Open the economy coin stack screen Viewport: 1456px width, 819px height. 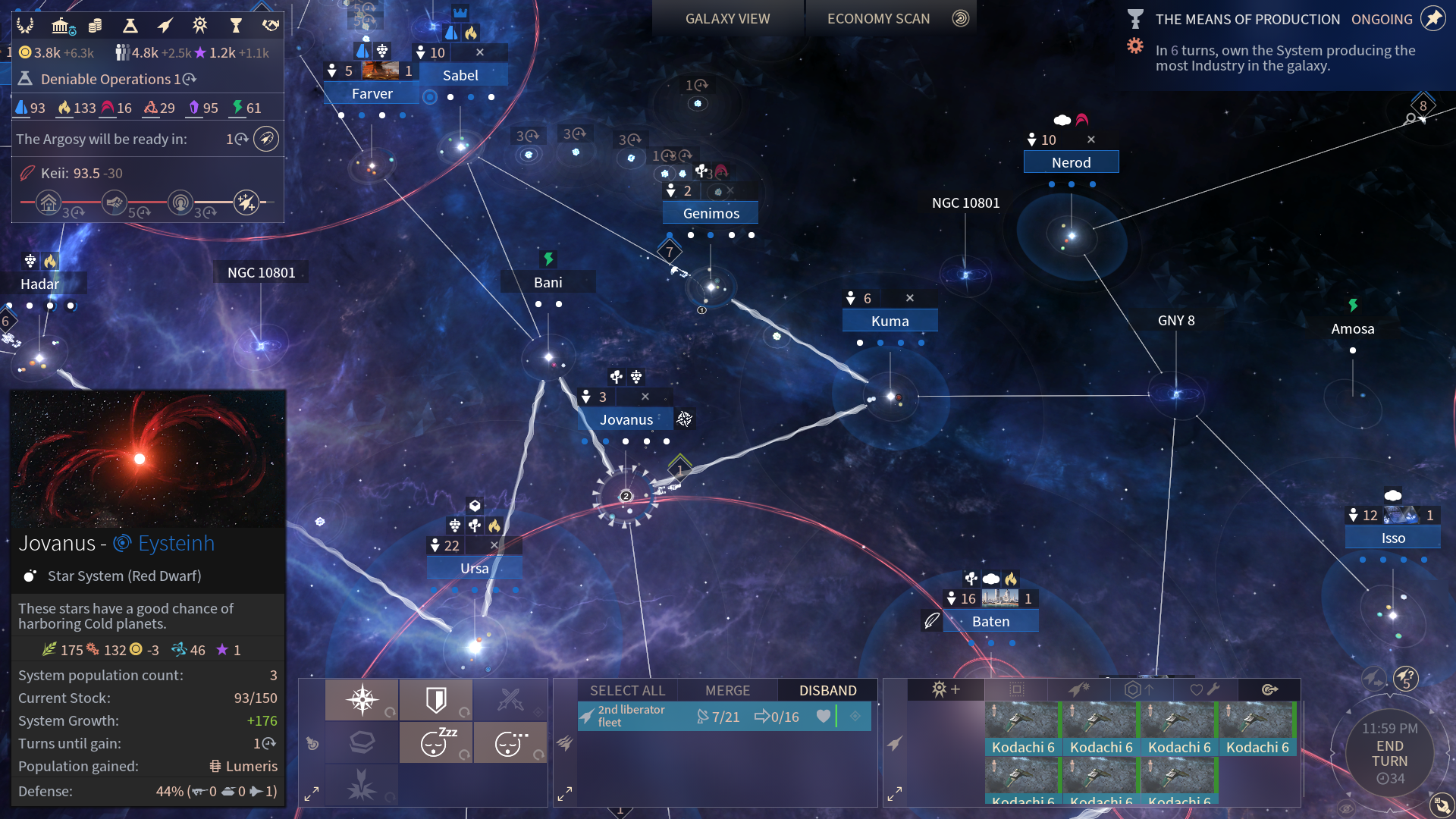[x=95, y=26]
